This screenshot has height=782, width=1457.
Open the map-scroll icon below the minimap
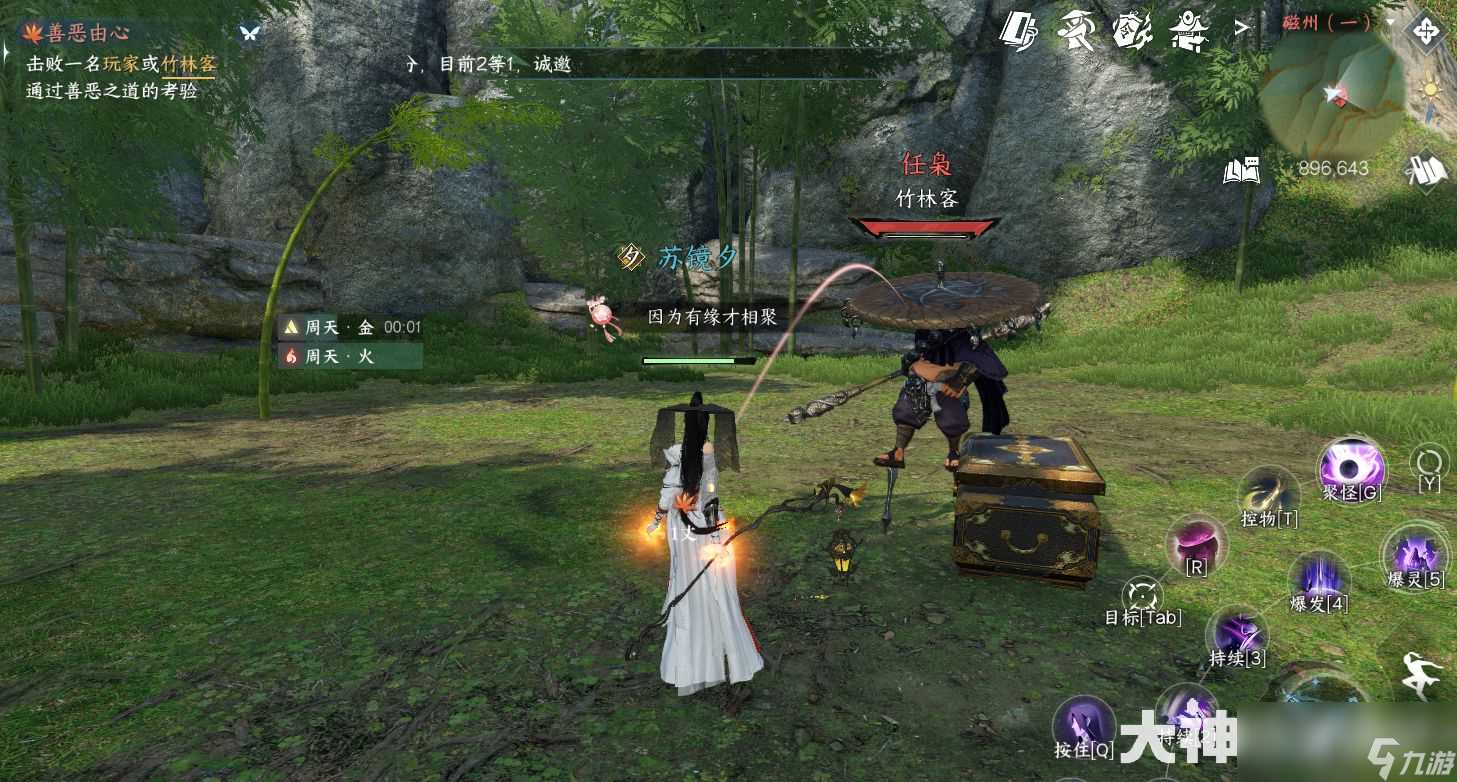click(1425, 171)
